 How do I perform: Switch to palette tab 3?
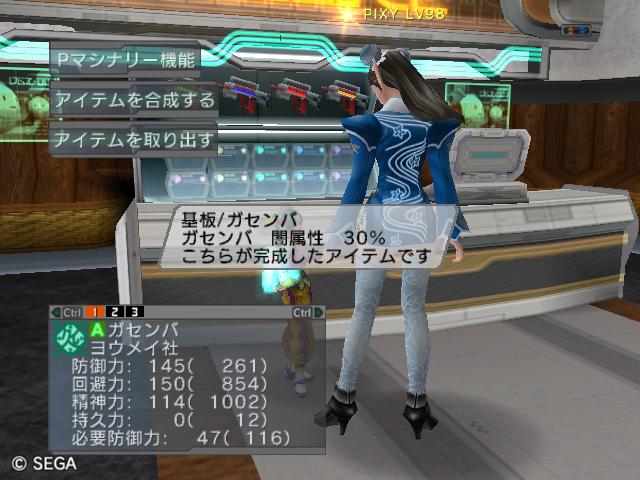[x=135, y=312]
